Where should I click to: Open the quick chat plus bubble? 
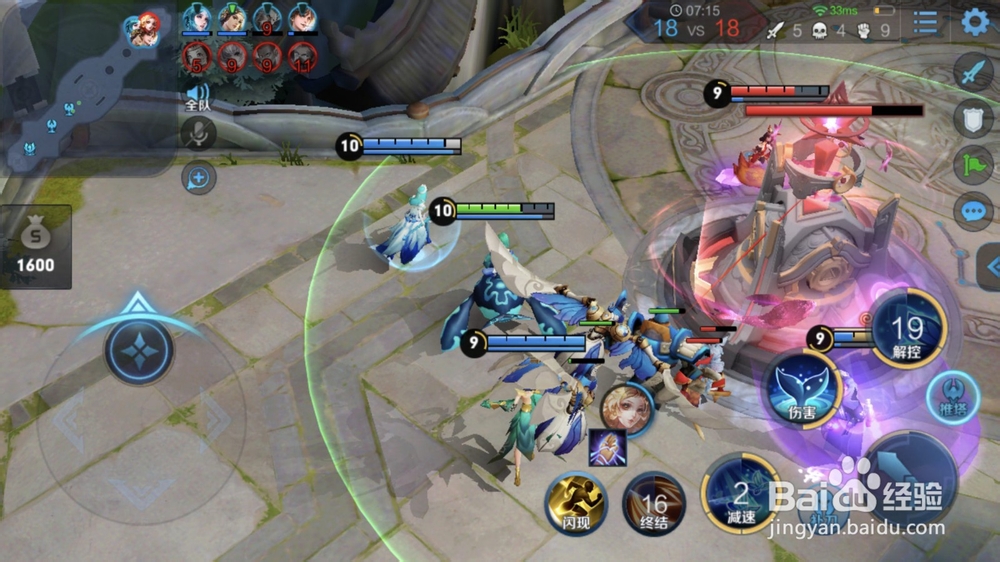[199, 178]
